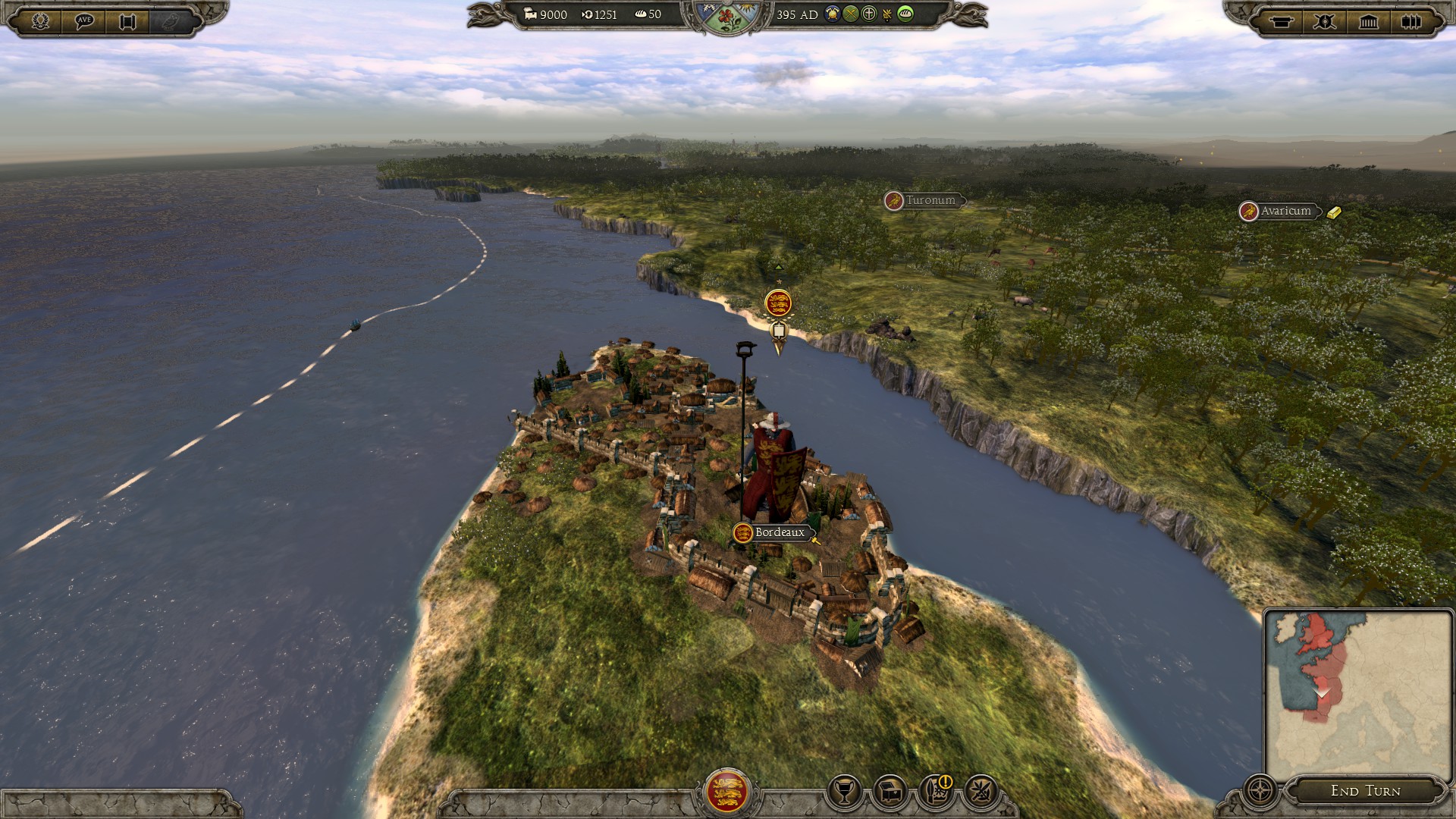Open the treasure chest finances panel

[x=890, y=792]
